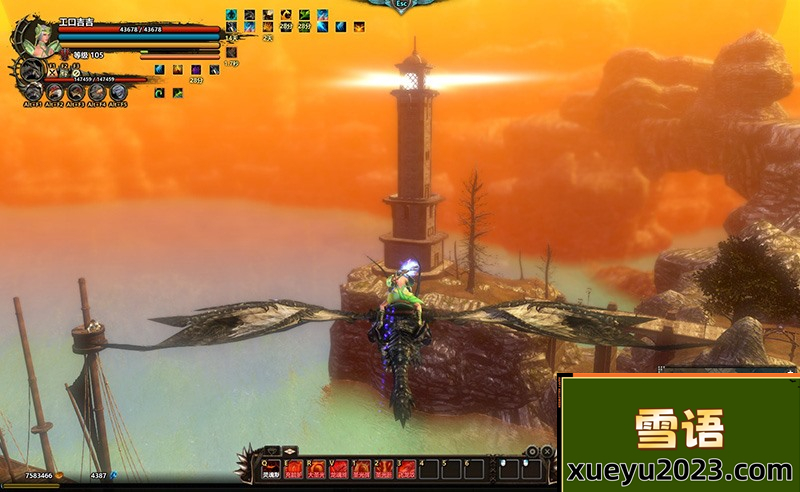Use the skill in hotbar slot 2
The width and height of the screenshot is (800, 492).
[362, 468]
